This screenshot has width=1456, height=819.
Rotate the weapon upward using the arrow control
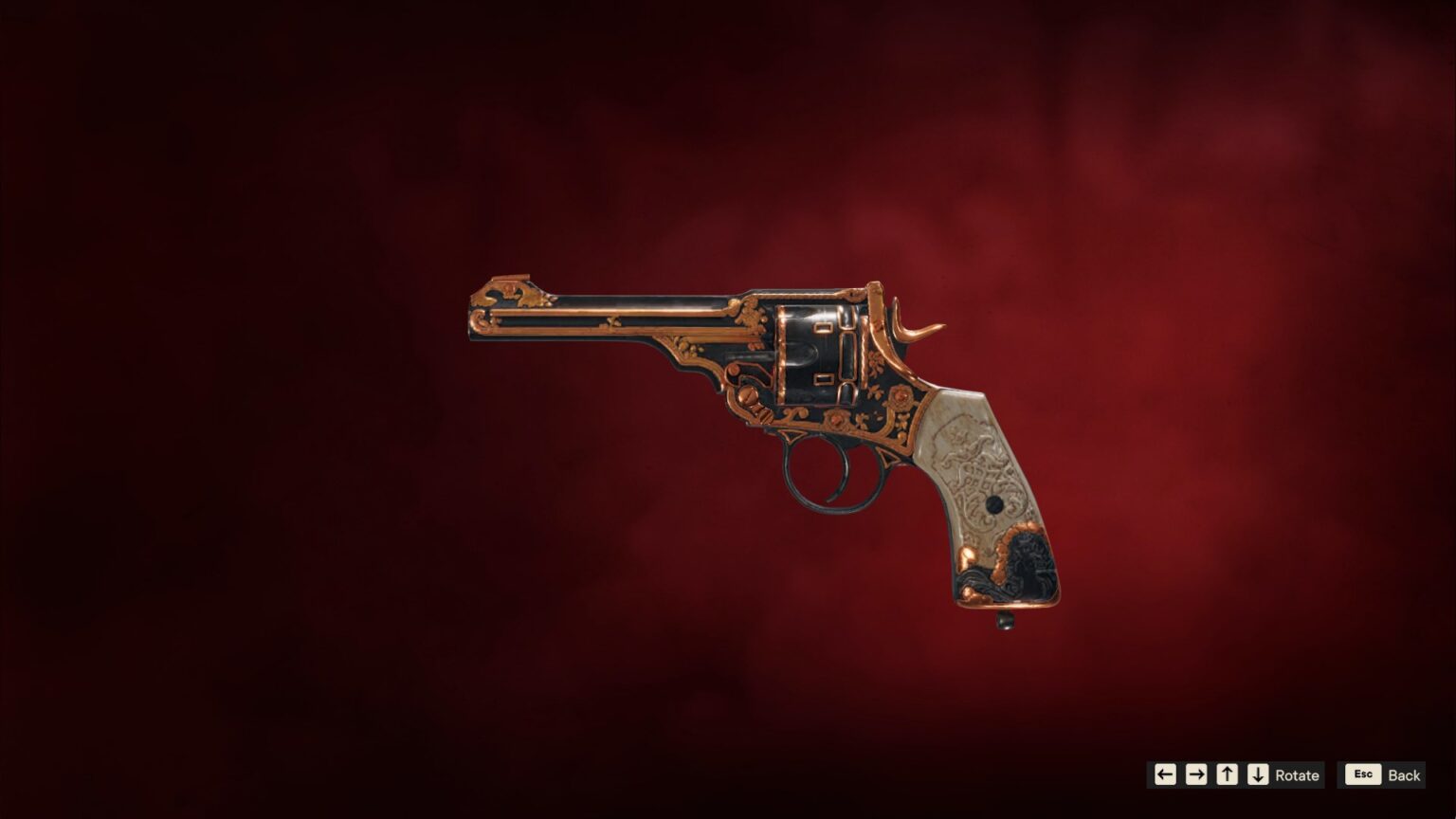1228,774
